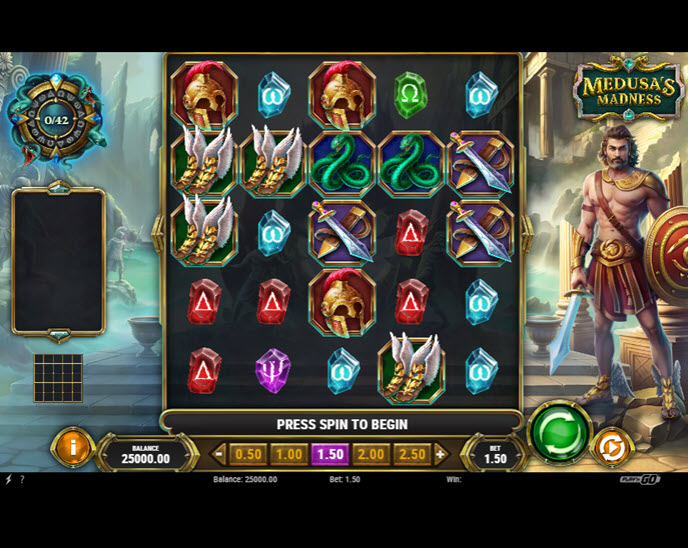This screenshot has width=688, height=548.
Task: Open the orange info paytable button
Action: pos(72,447)
